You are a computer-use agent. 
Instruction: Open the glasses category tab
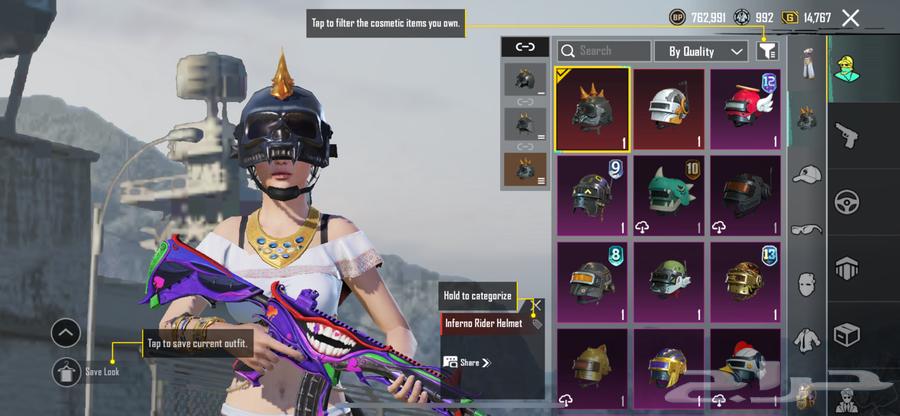tap(807, 229)
